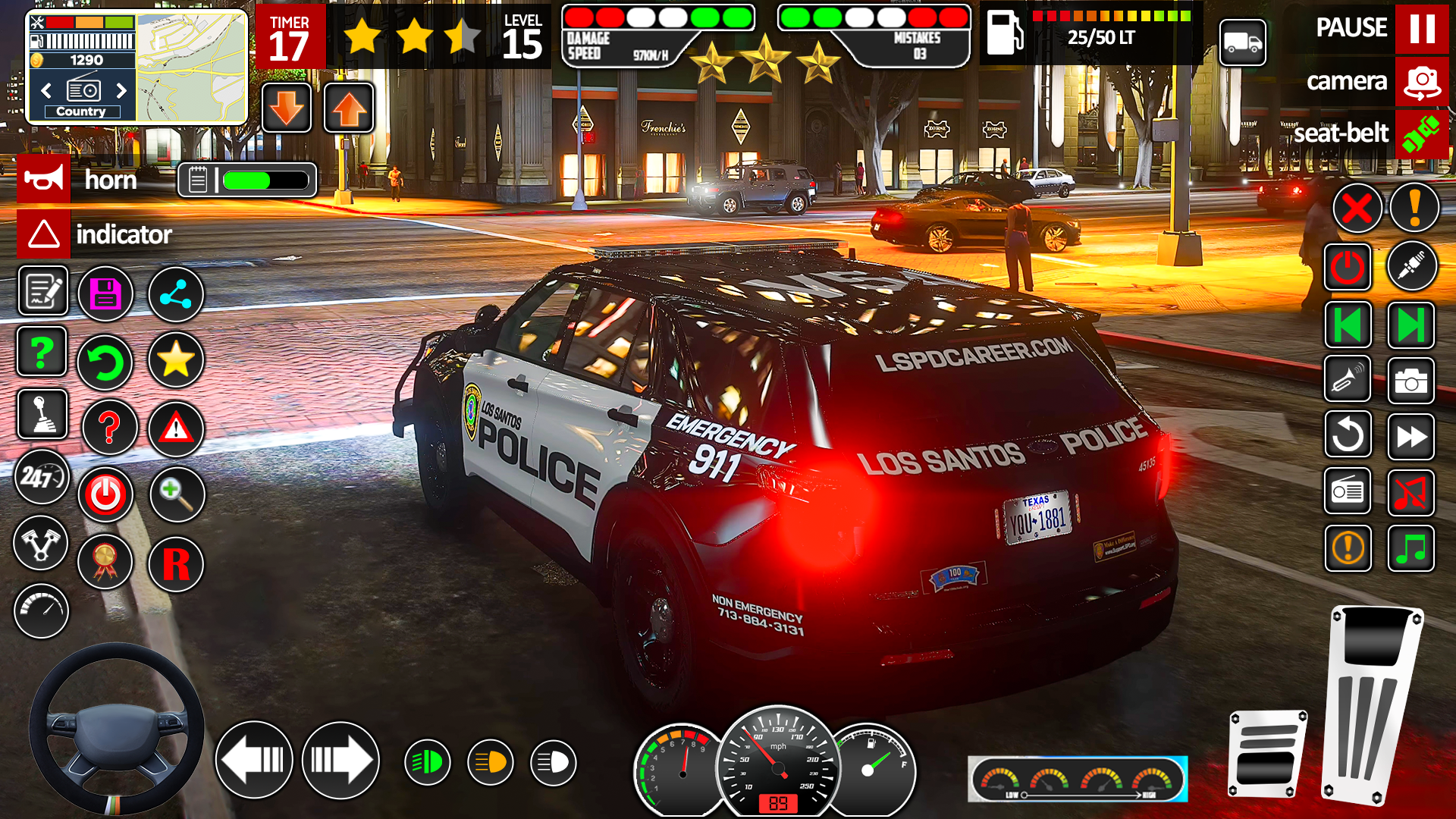Tap the steering wheel control
1456x819 pixels.
[x=116, y=729]
